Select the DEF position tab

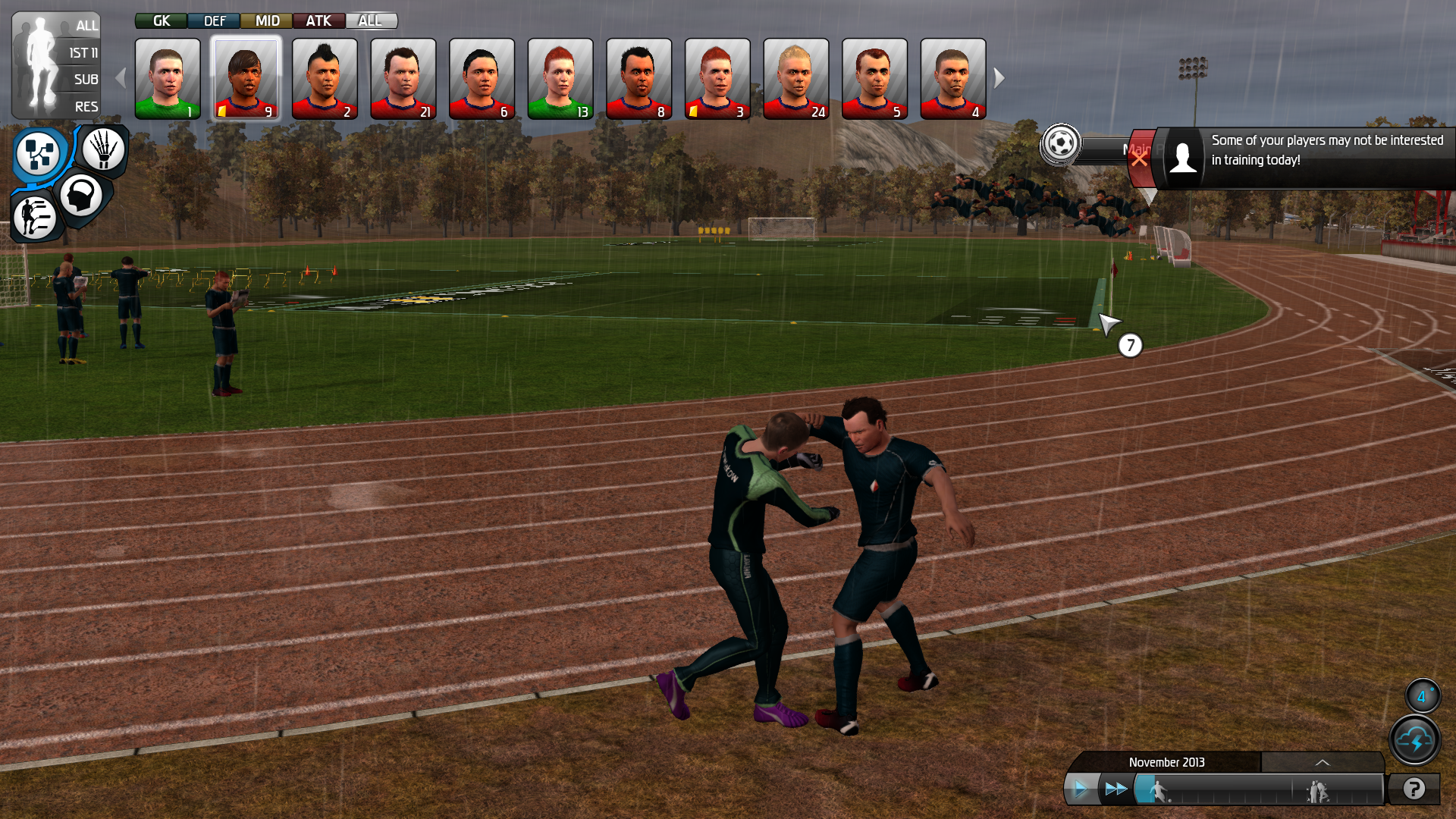tap(214, 20)
